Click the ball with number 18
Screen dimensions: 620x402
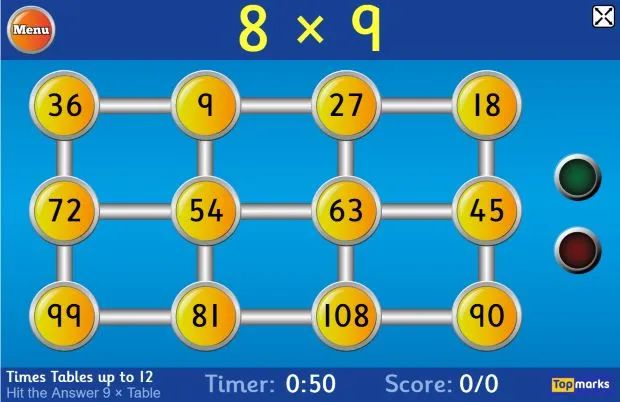click(x=486, y=105)
